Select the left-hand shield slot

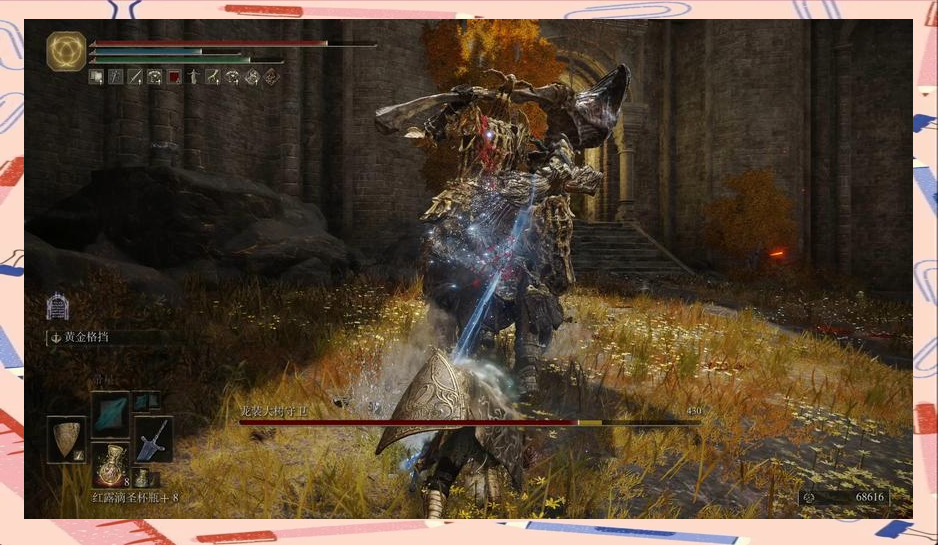(67, 439)
